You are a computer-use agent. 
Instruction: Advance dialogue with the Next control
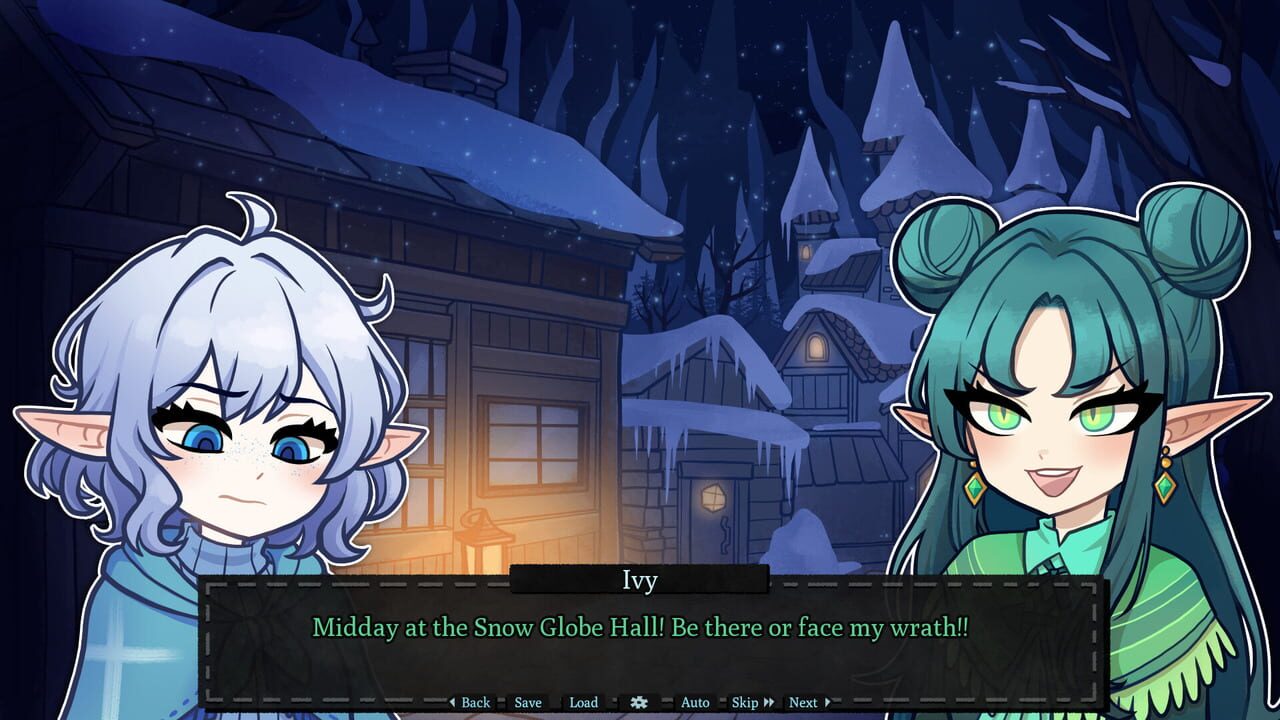803,702
